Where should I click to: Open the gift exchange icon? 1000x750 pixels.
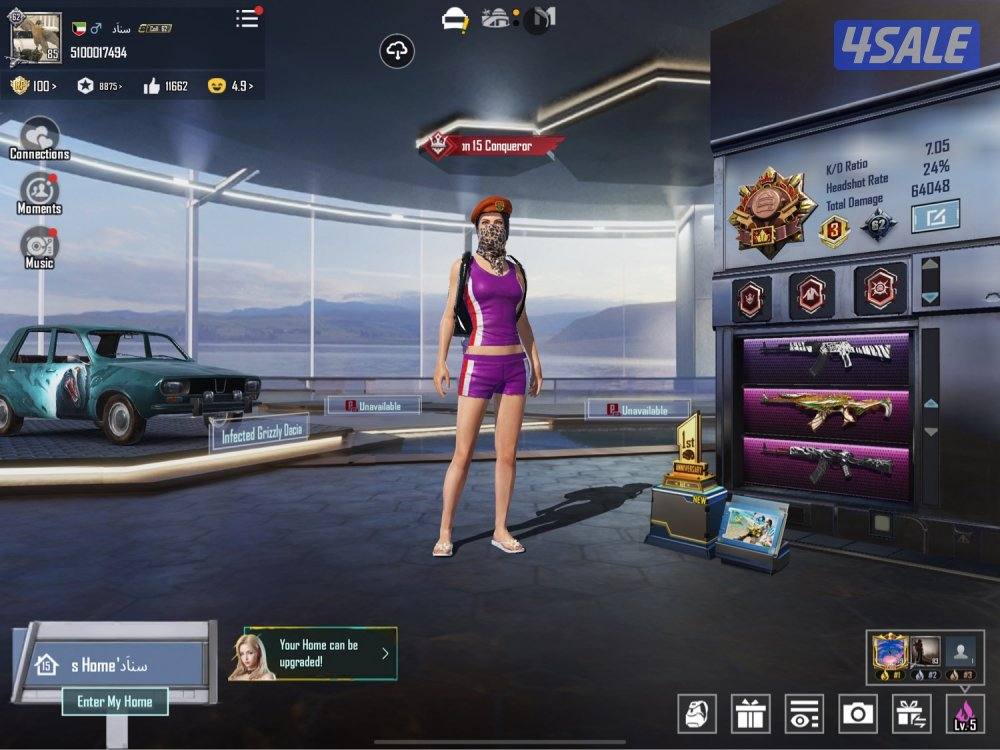pyautogui.click(x=912, y=713)
